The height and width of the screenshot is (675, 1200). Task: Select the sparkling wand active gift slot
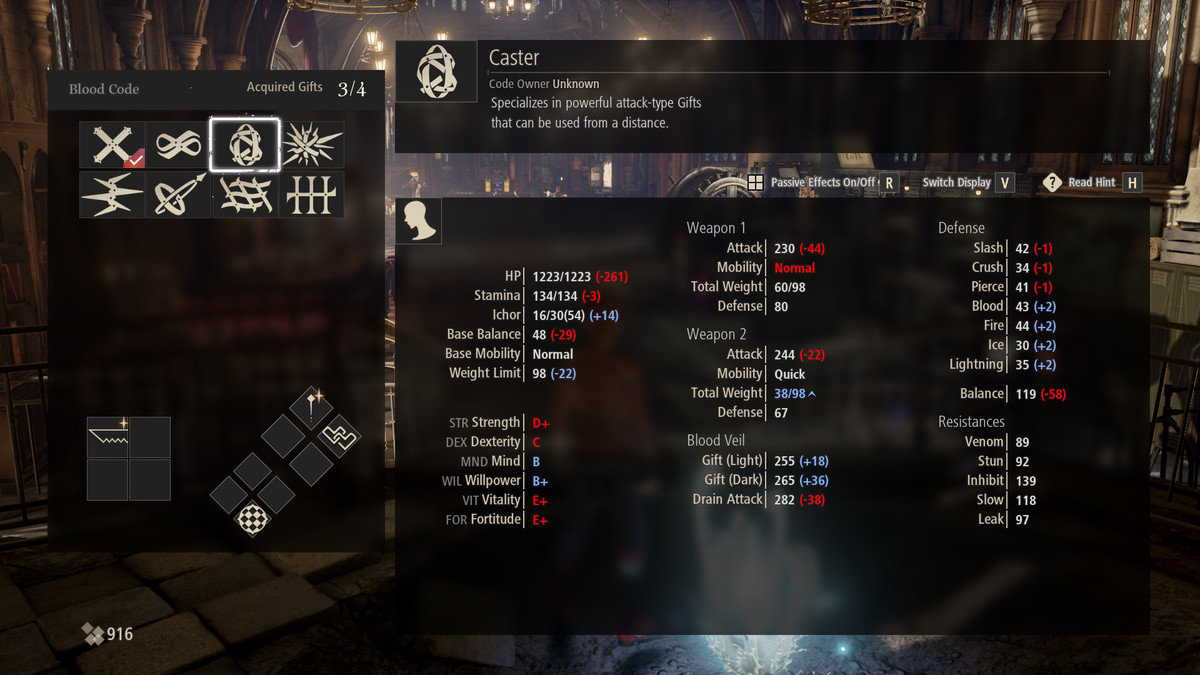(312, 406)
